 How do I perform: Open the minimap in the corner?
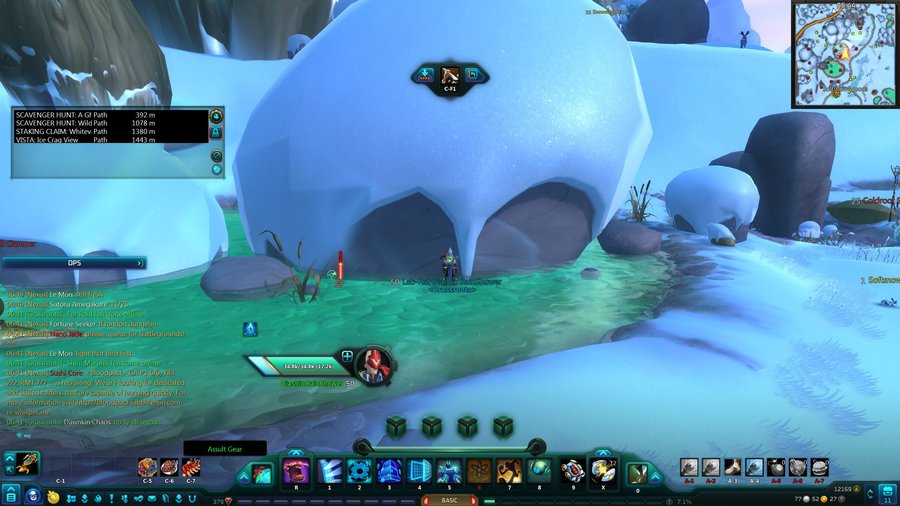845,54
